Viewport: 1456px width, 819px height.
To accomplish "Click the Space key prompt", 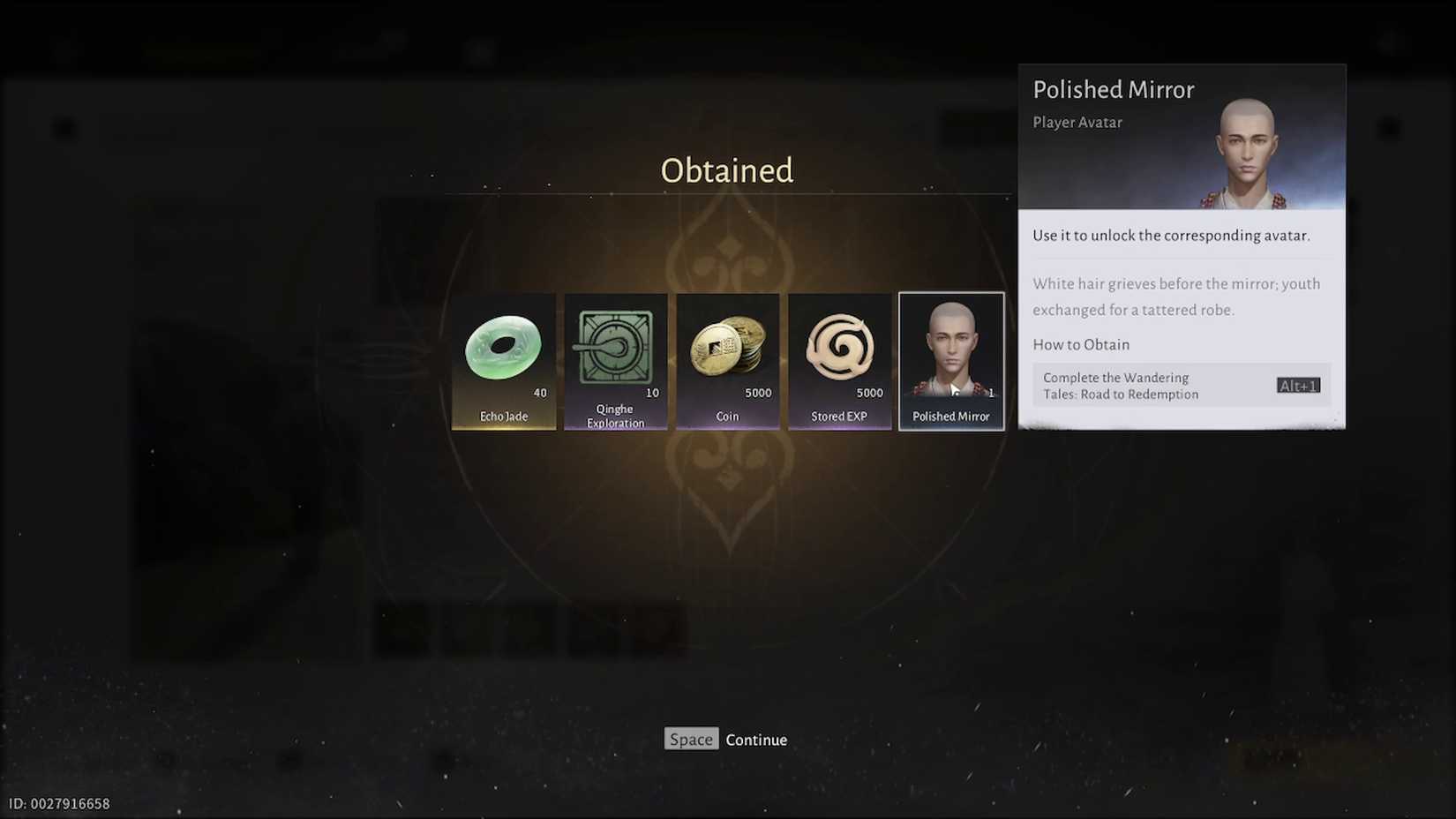I will [x=691, y=740].
